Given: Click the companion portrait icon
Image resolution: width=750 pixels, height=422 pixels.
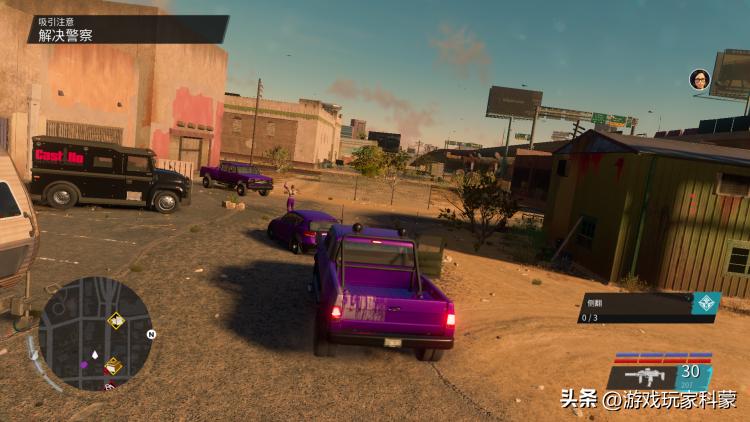Looking at the screenshot, I should tap(699, 79).
